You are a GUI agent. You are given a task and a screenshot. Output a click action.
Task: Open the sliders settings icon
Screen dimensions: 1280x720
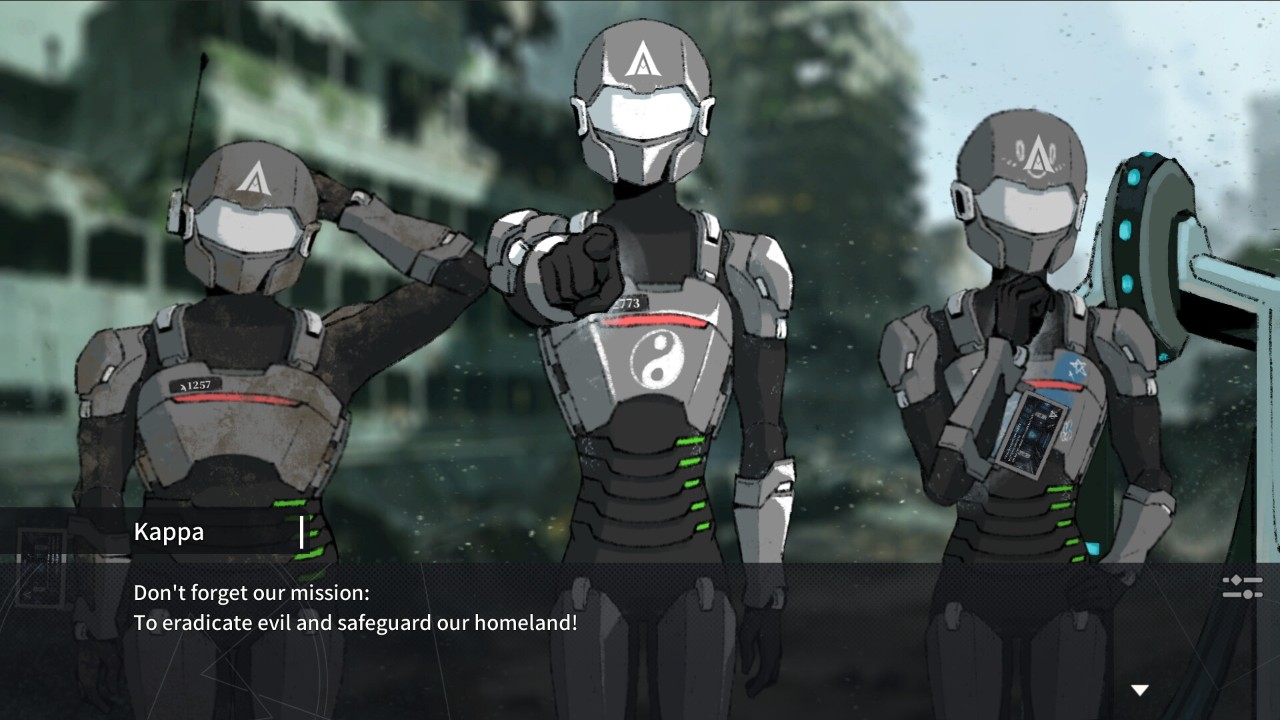1242,587
